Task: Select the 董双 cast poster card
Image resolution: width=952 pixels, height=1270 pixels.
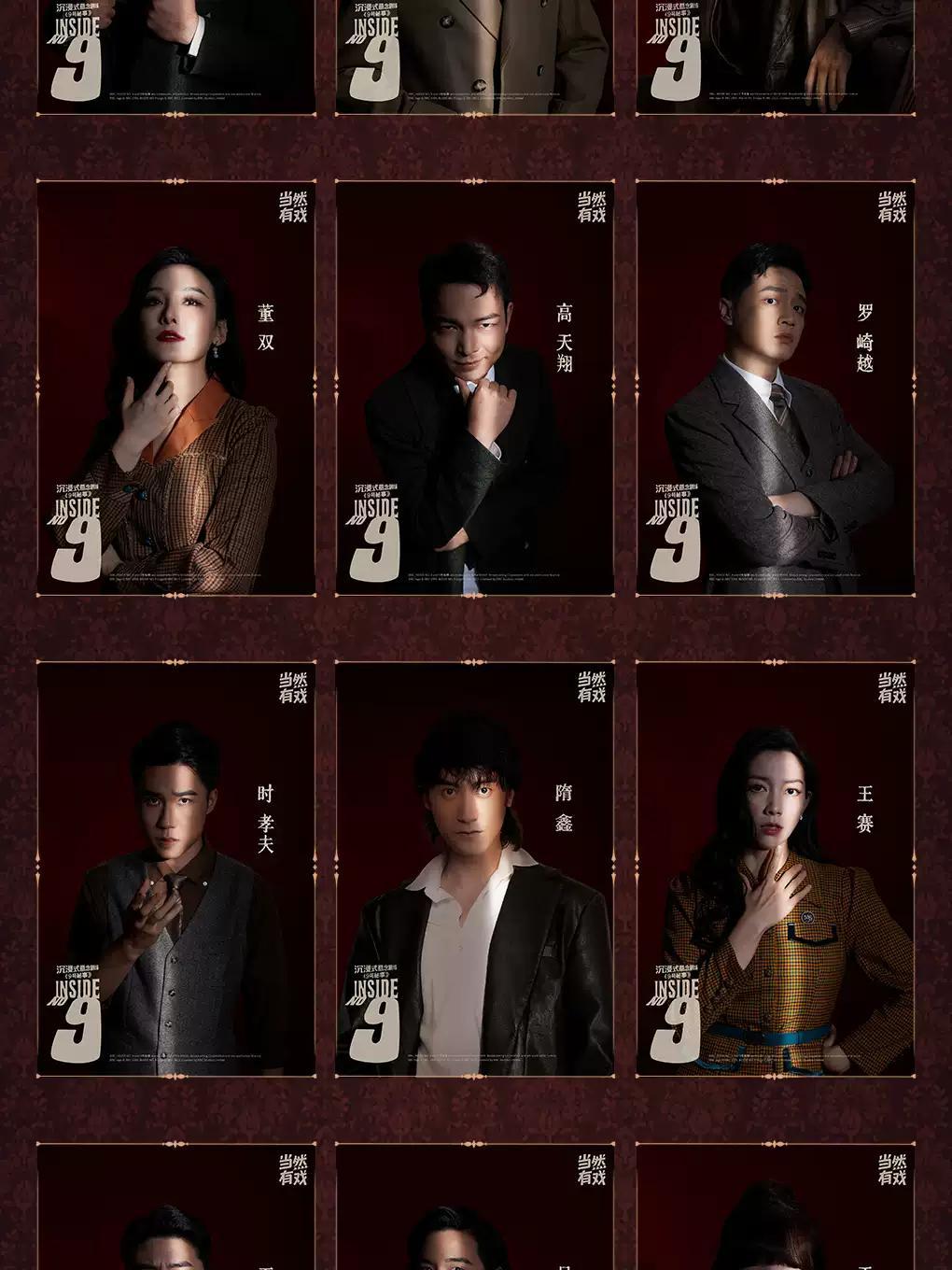Action: coord(176,388)
